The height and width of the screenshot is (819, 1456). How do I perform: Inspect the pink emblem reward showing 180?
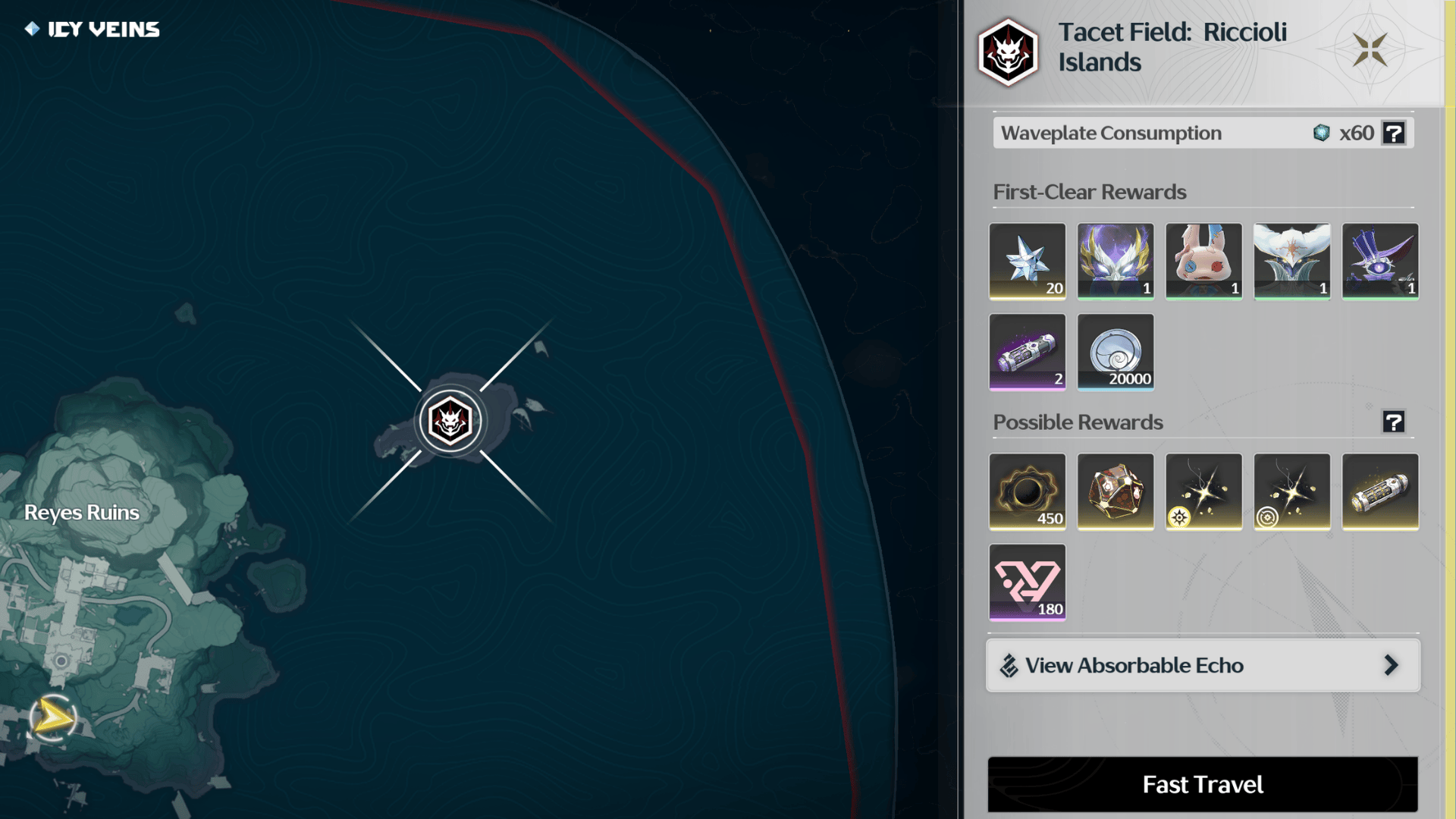[x=1027, y=582]
